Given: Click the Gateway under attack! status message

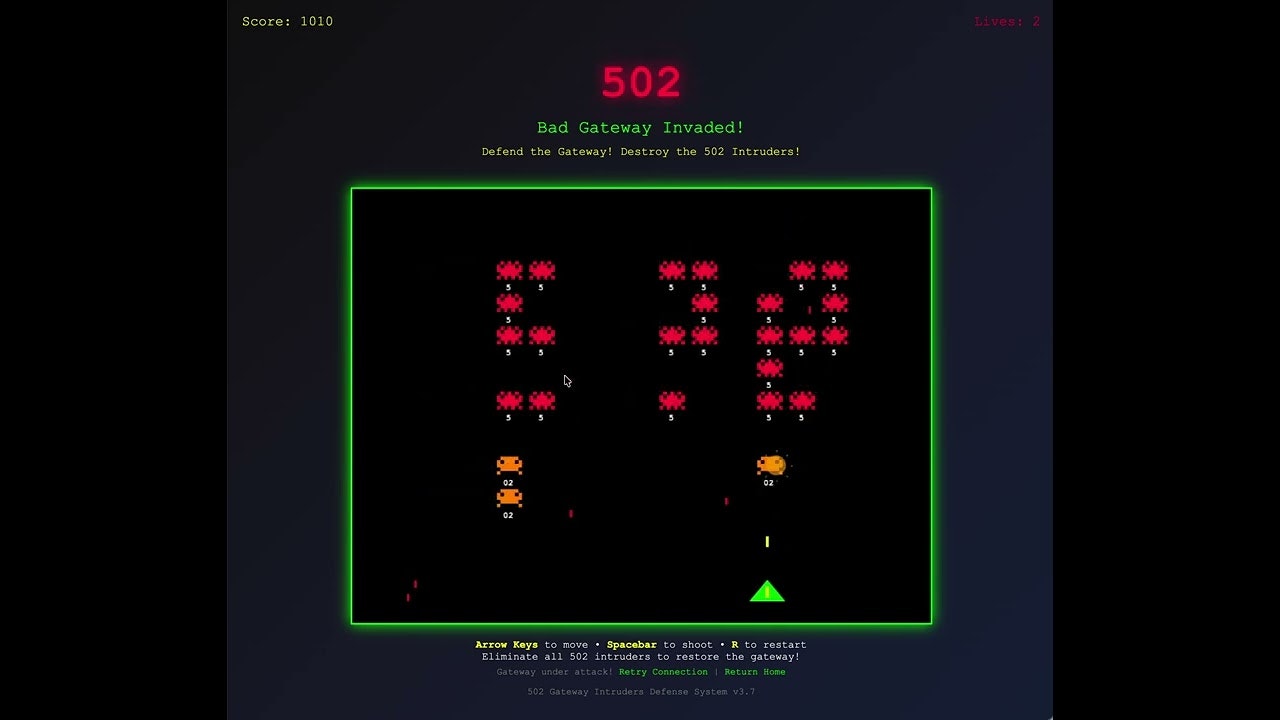Looking at the screenshot, I should point(555,672).
